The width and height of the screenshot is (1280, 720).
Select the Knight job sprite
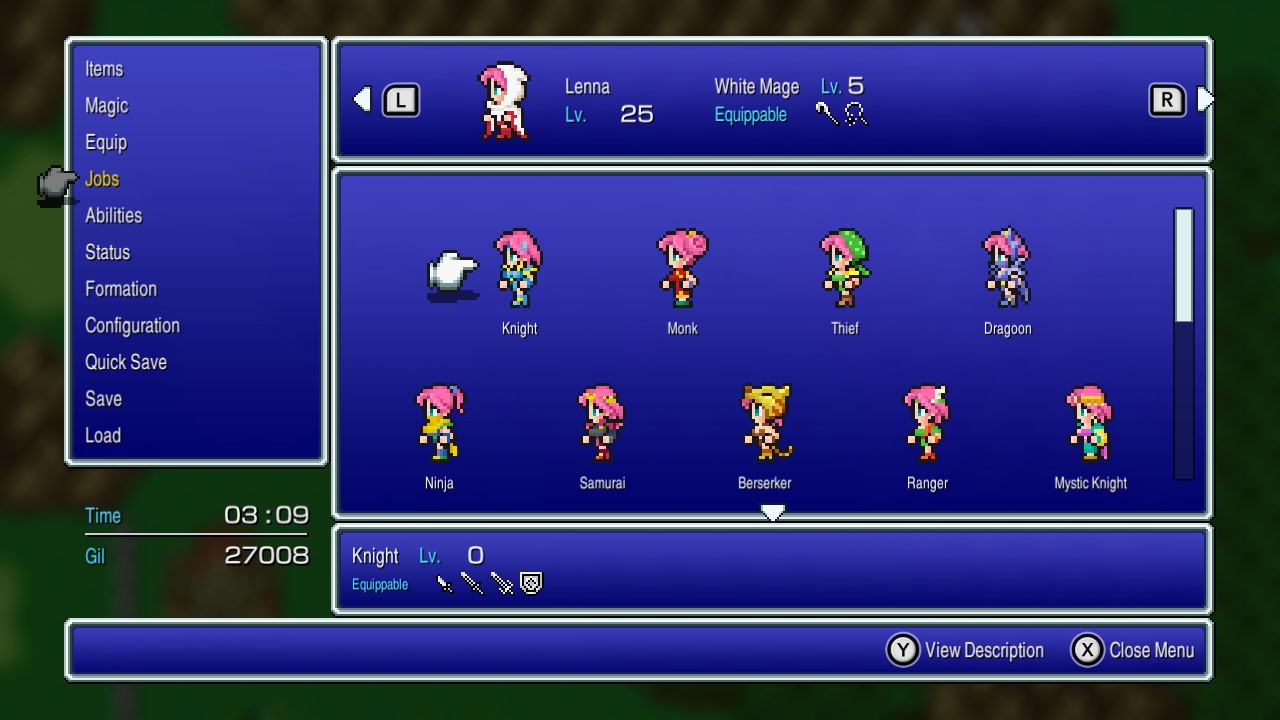click(519, 270)
